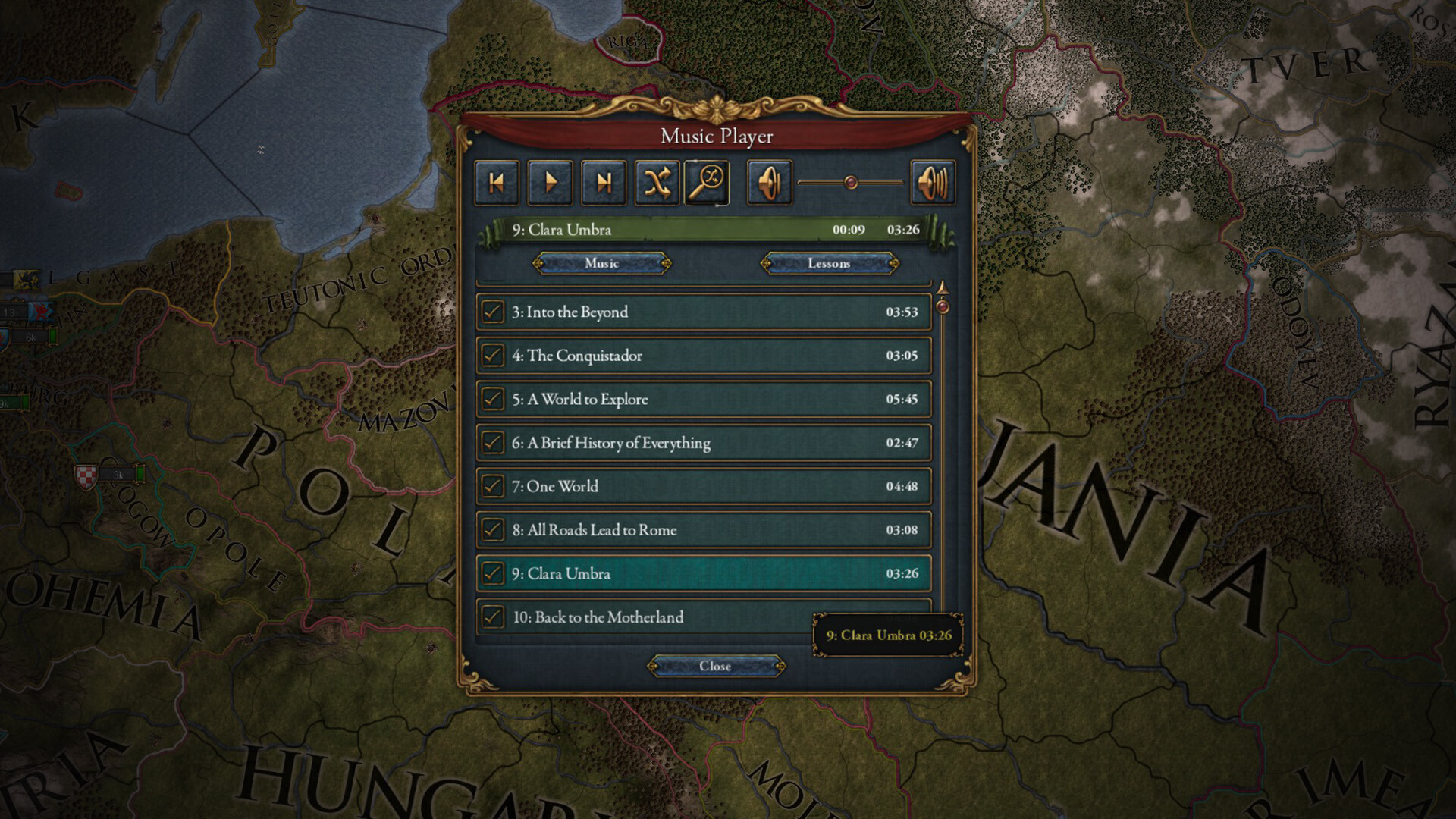Open the Lessons tab
The image size is (1456, 819).
[829, 264]
